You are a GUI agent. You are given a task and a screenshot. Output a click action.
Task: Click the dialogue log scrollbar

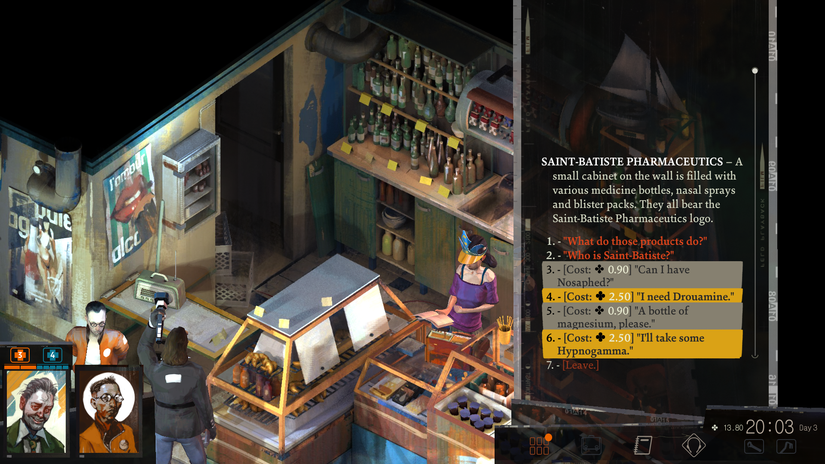[754, 212]
